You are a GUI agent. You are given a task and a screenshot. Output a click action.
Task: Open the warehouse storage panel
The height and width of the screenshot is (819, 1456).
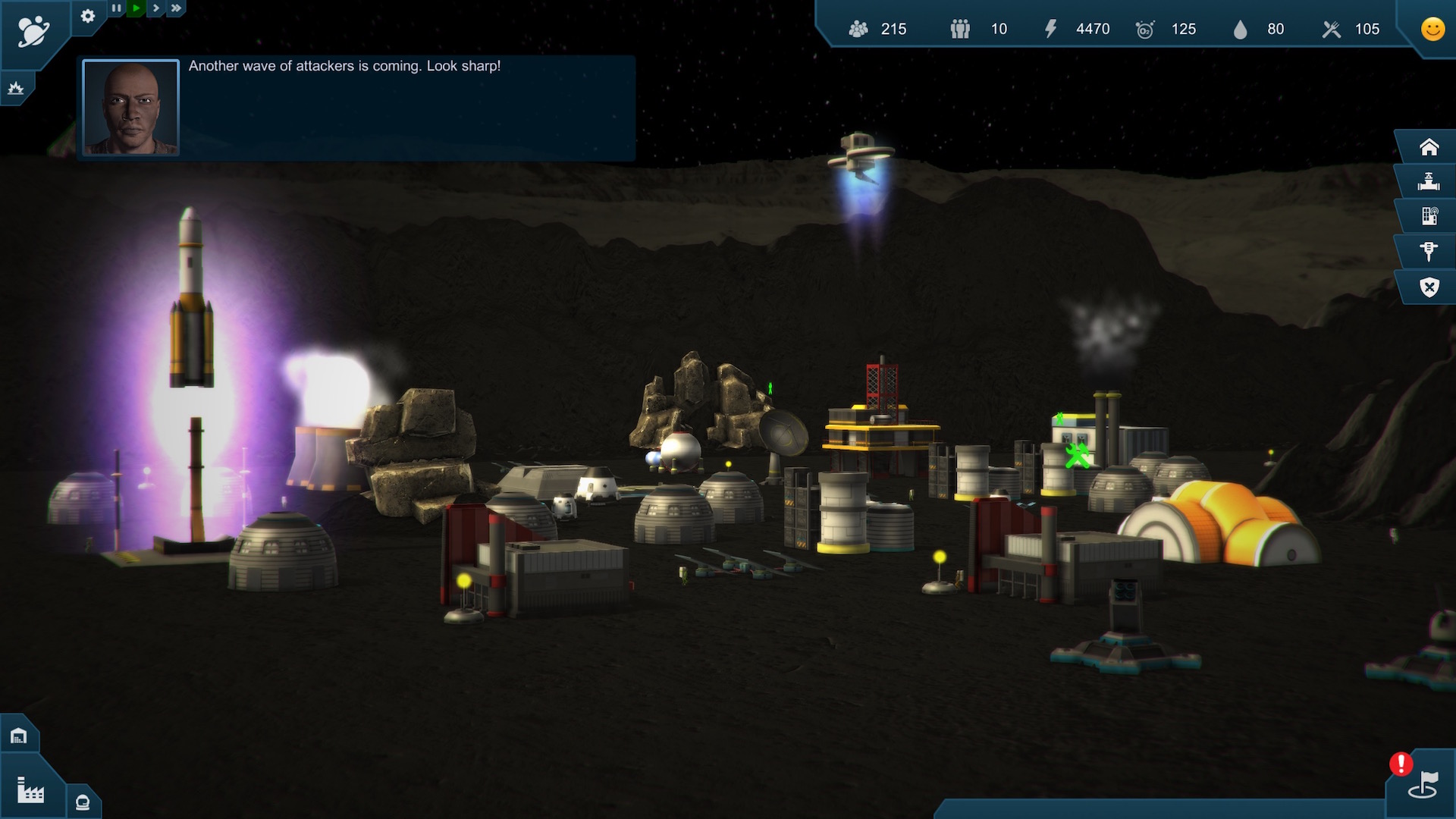[x=19, y=734]
